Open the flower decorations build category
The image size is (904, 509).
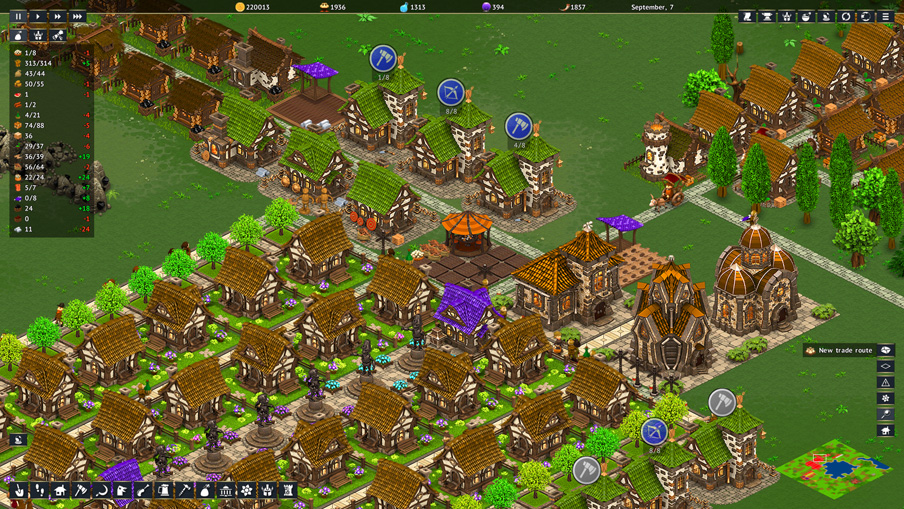(247, 491)
